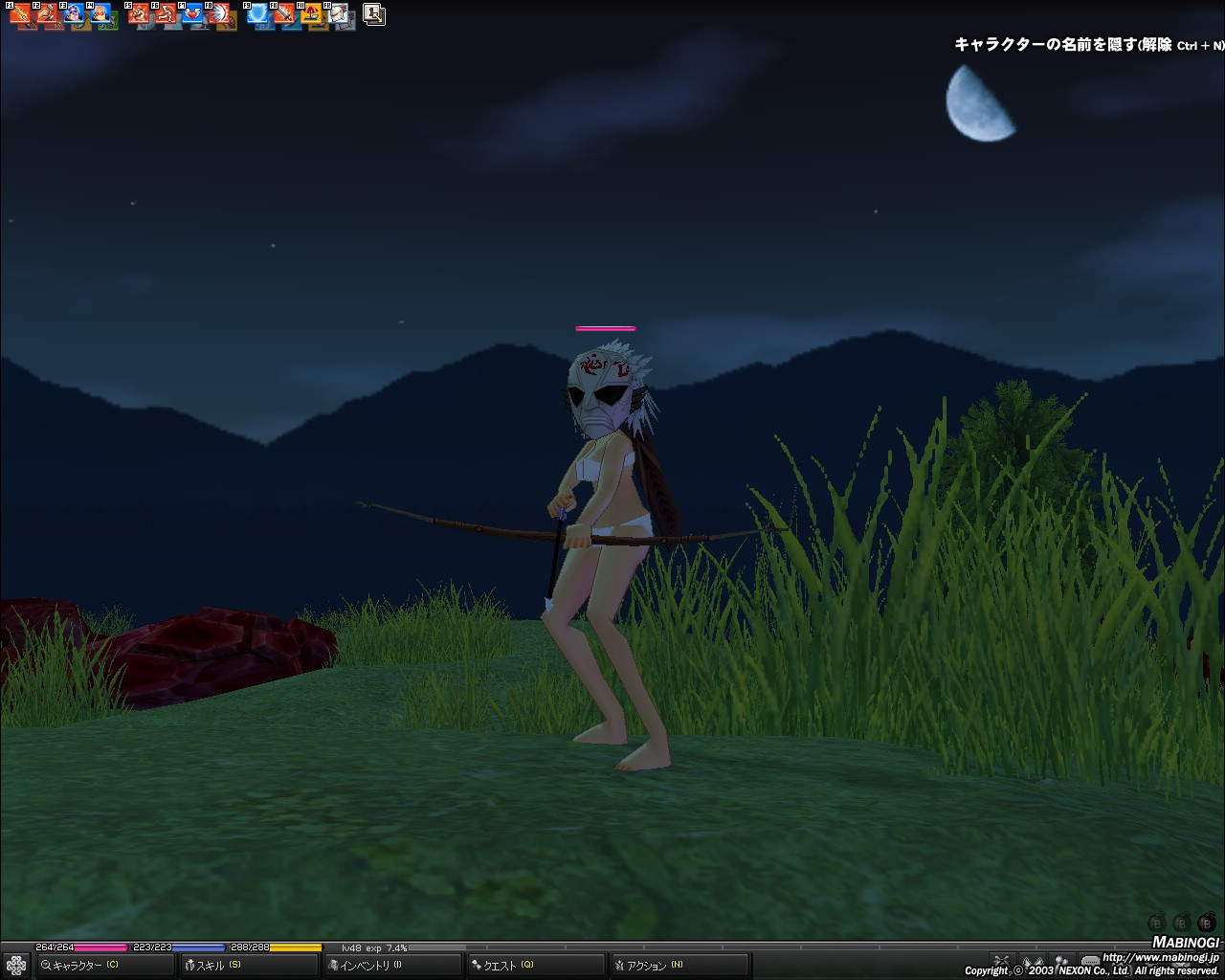Activate the F1 arrow shot skill
Image resolution: width=1225 pixels, height=980 pixels.
click(20, 14)
